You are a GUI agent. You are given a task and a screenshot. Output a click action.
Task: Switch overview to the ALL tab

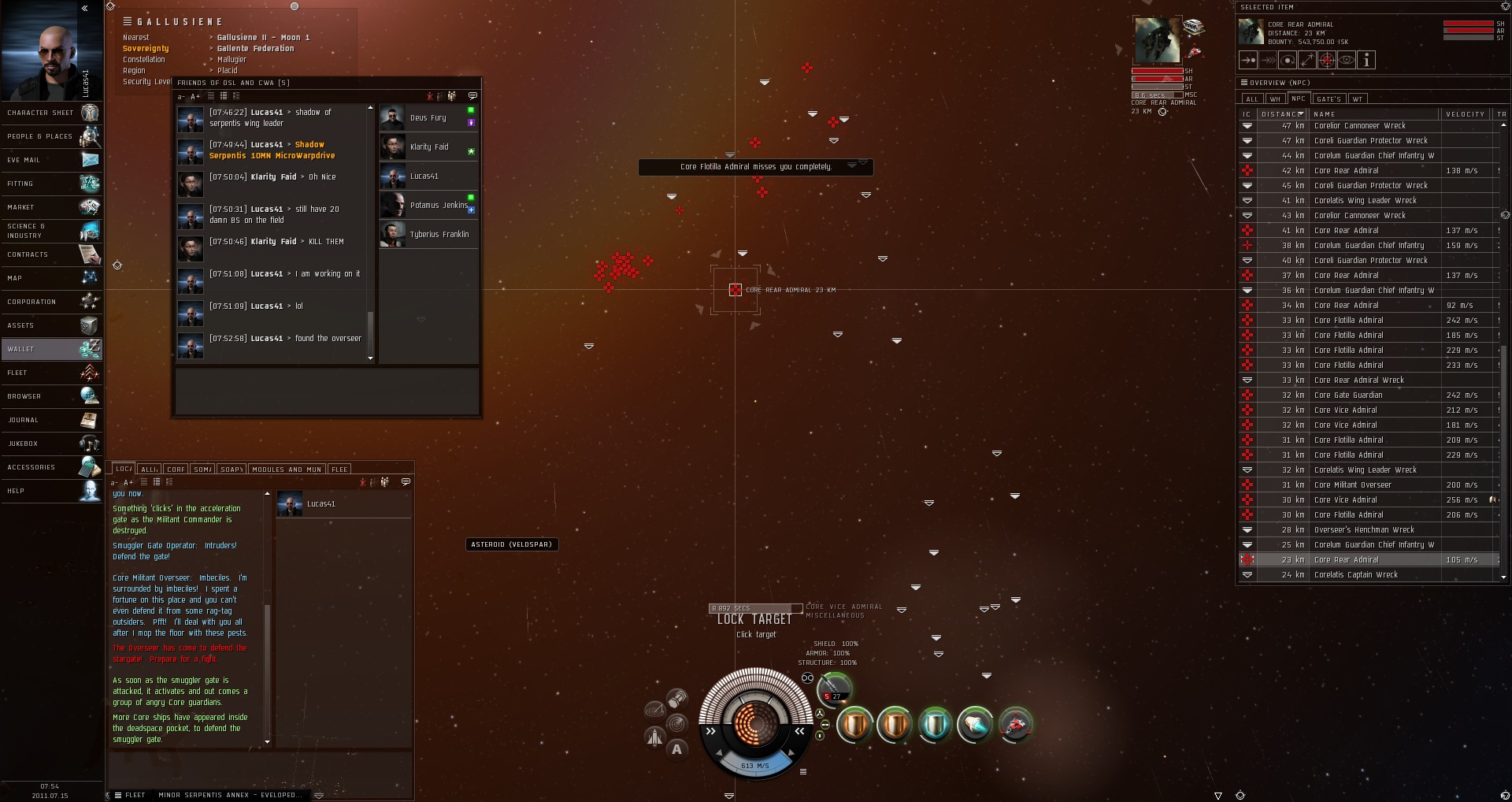[x=1251, y=99]
